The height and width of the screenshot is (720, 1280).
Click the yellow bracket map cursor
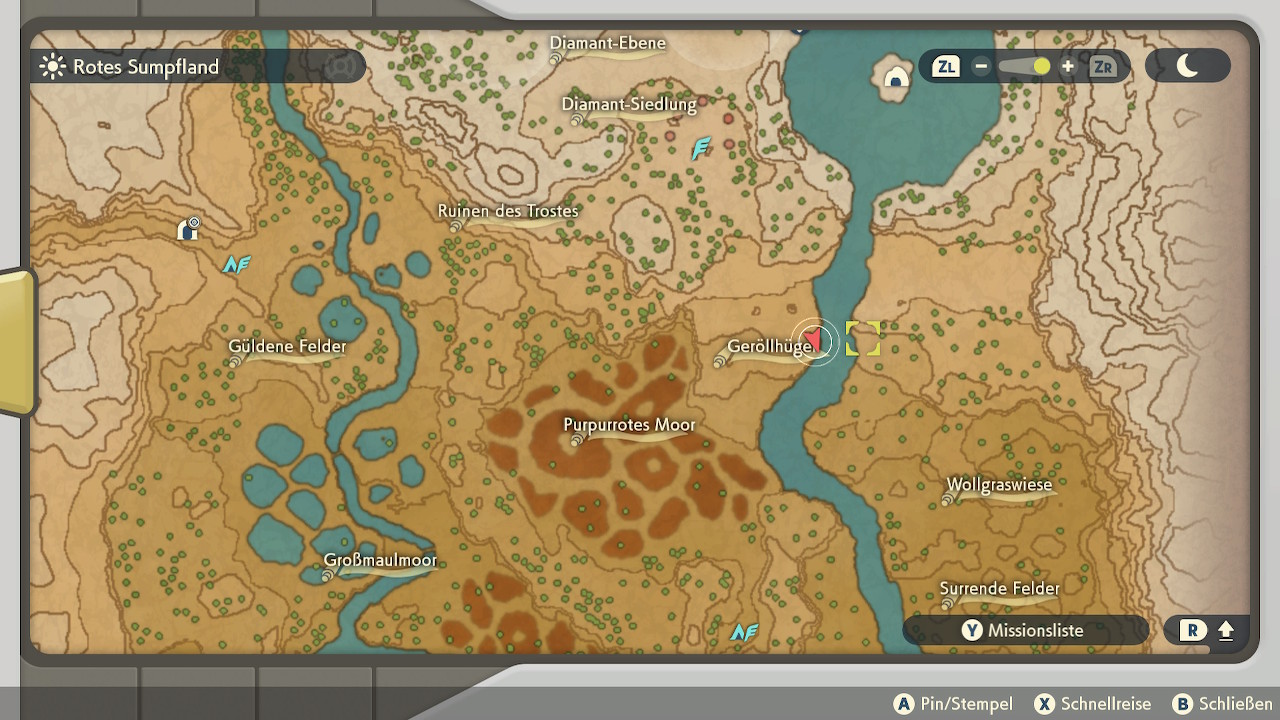tap(862, 338)
